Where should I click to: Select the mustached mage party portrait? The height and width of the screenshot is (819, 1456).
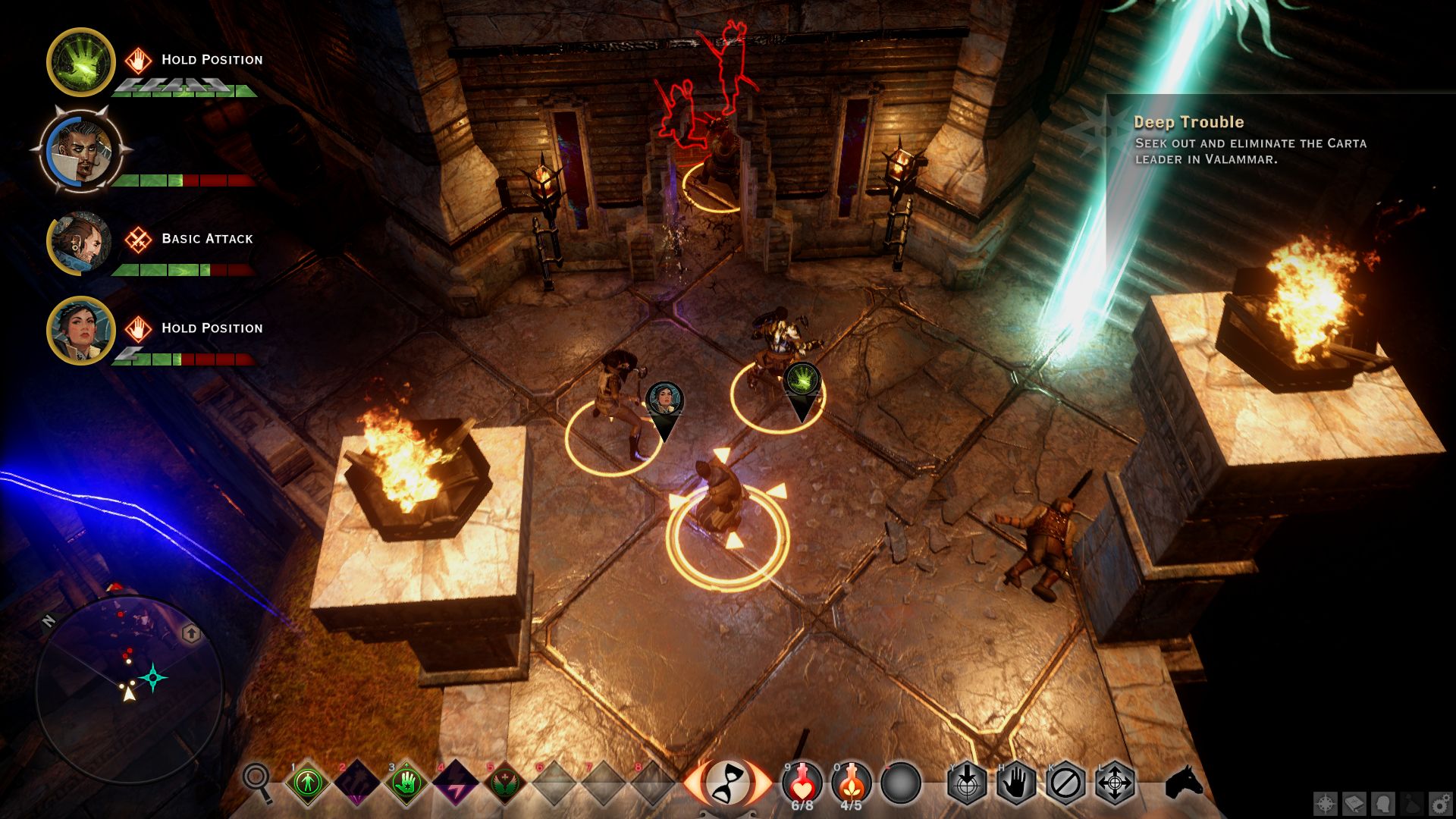80,150
